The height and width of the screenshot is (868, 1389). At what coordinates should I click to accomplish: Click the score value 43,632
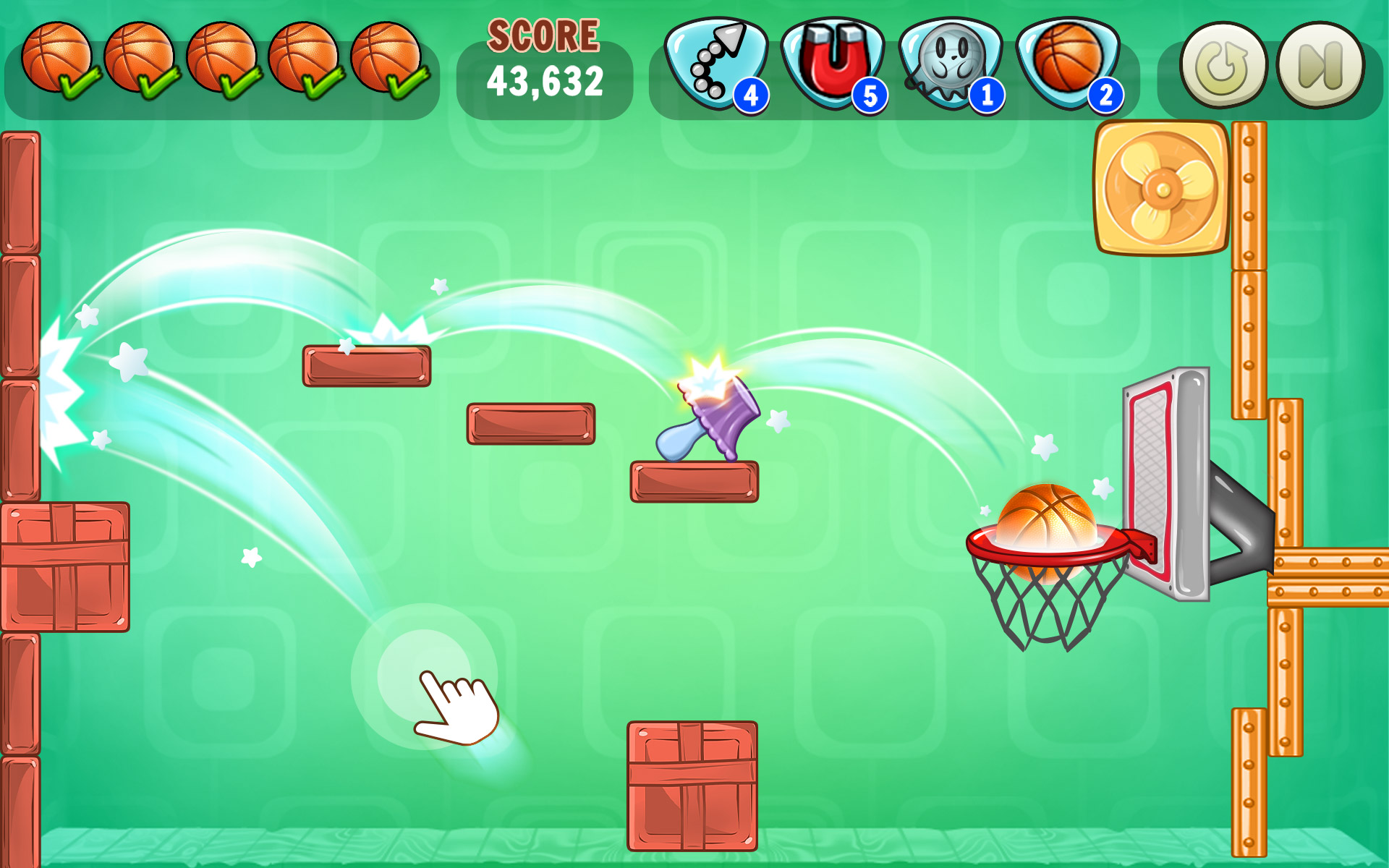tap(546, 81)
